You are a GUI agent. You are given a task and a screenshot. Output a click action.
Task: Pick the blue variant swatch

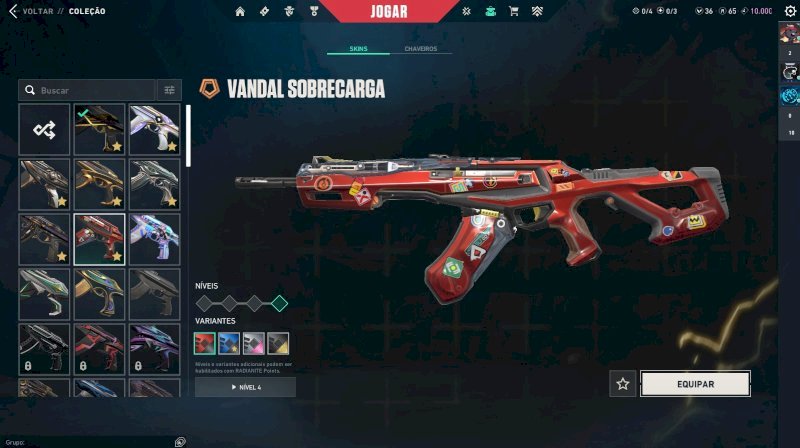[x=229, y=343]
